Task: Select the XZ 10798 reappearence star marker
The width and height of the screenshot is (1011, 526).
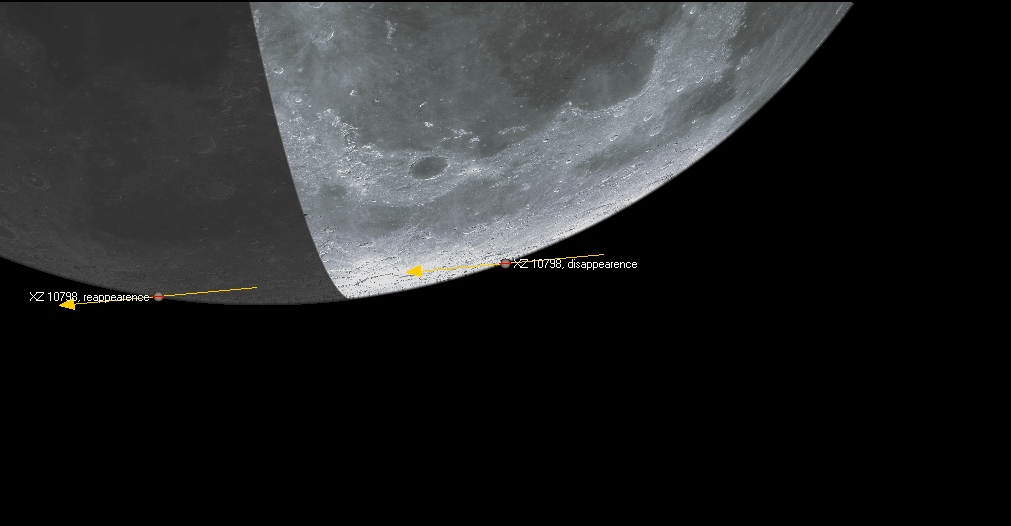Action: [158, 297]
